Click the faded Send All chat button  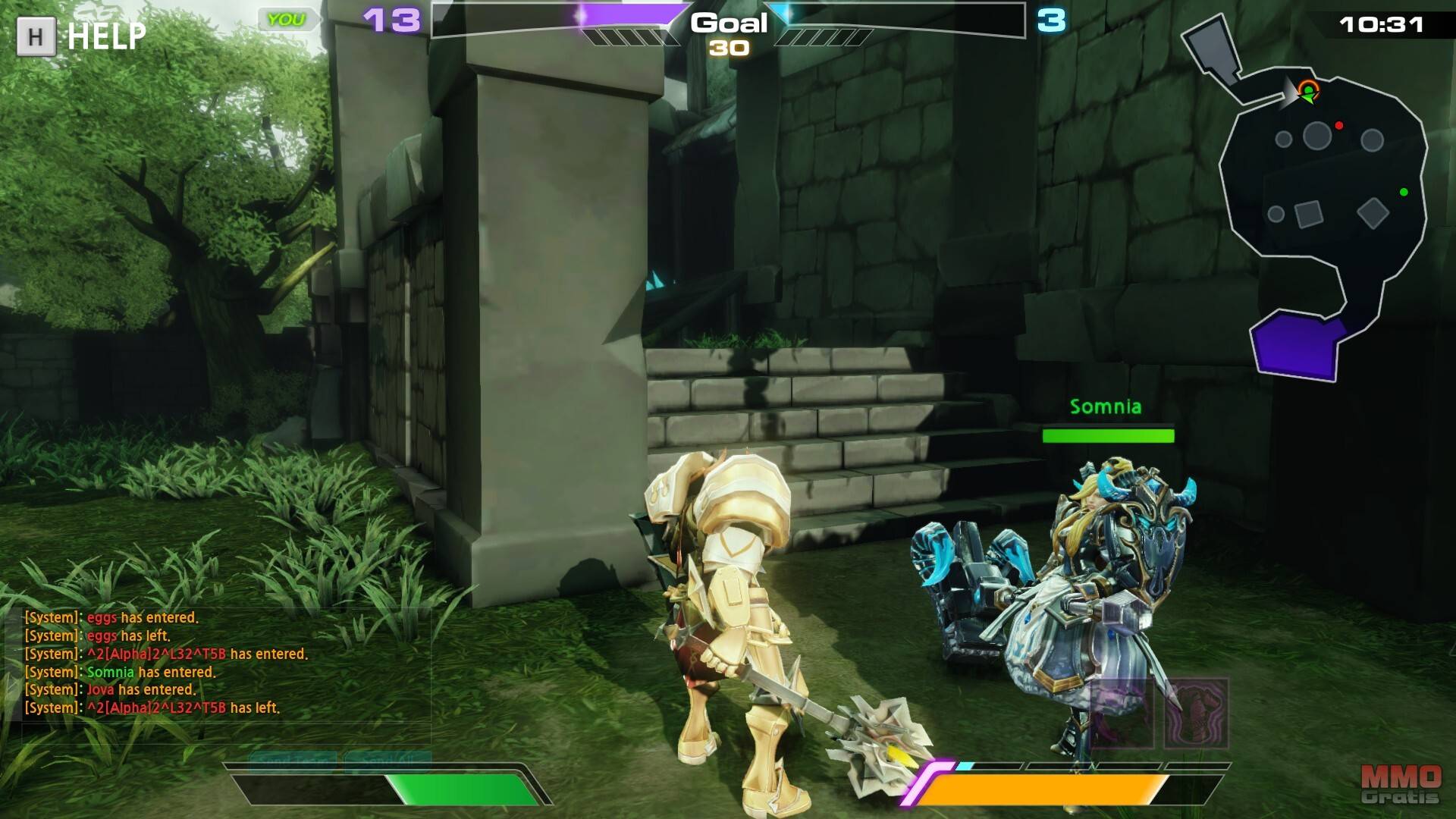(387, 758)
